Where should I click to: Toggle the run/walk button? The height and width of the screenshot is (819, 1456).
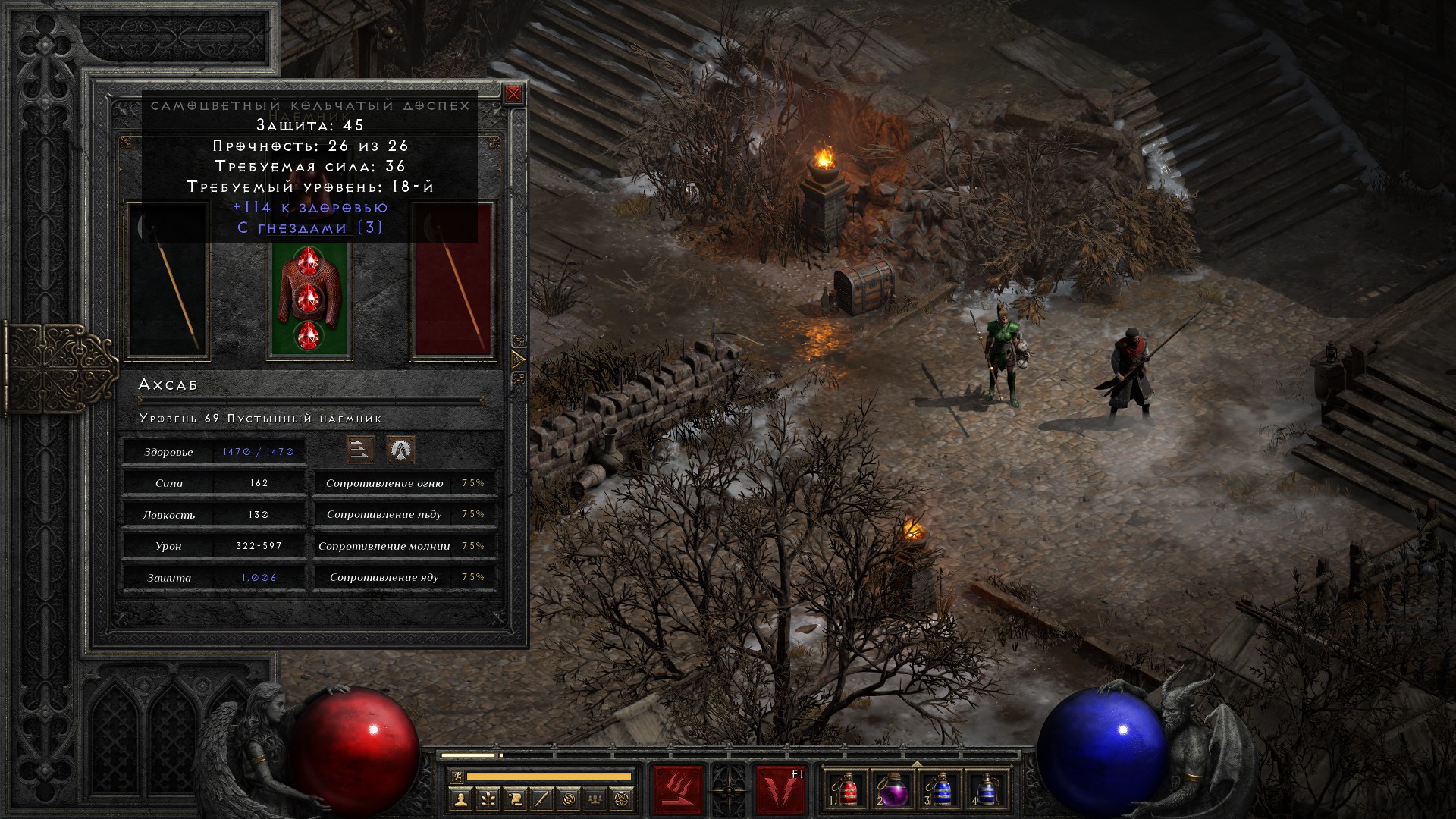click(x=457, y=777)
